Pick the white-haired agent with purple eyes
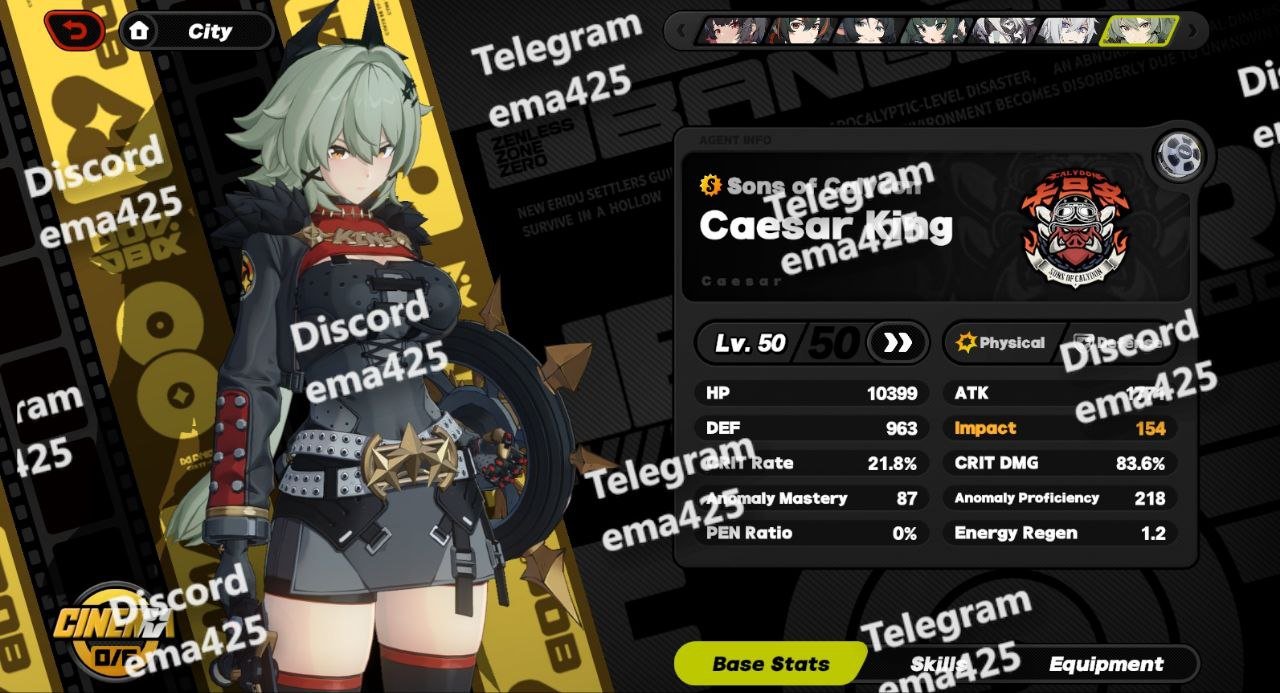 pos(1066,31)
